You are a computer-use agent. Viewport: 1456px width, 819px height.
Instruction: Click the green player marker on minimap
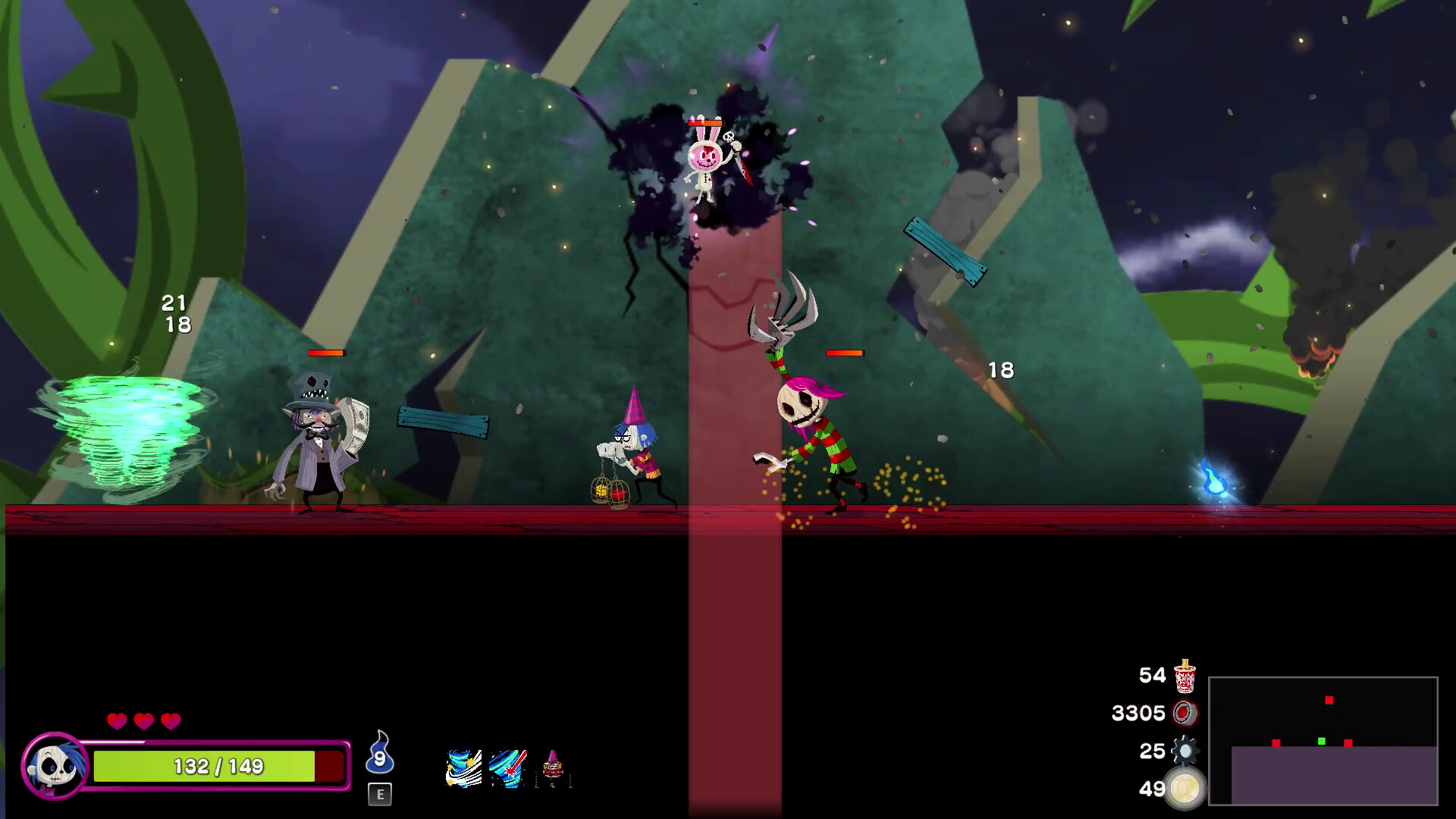(x=1322, y=741)
